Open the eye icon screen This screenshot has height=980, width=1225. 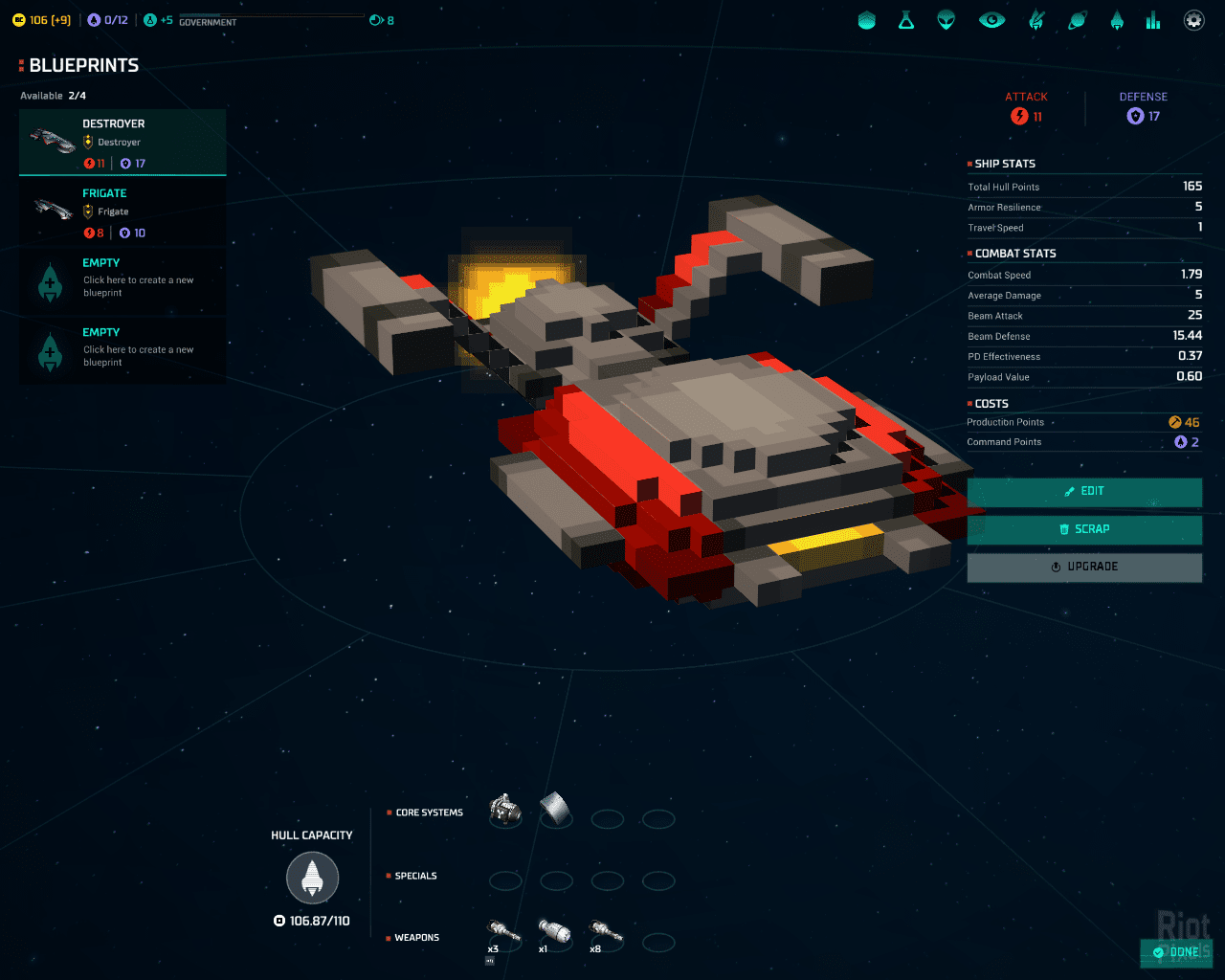[x=991, y=20]
